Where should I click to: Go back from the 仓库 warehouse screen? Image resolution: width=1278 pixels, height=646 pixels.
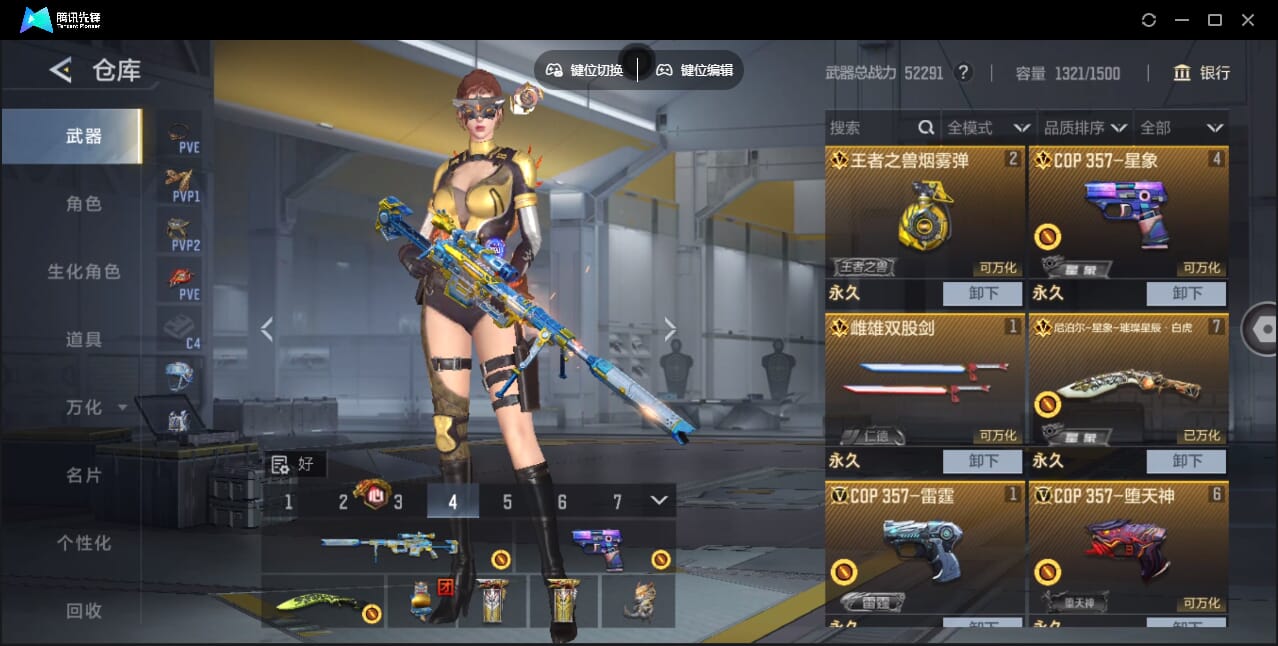click(61, 70)
